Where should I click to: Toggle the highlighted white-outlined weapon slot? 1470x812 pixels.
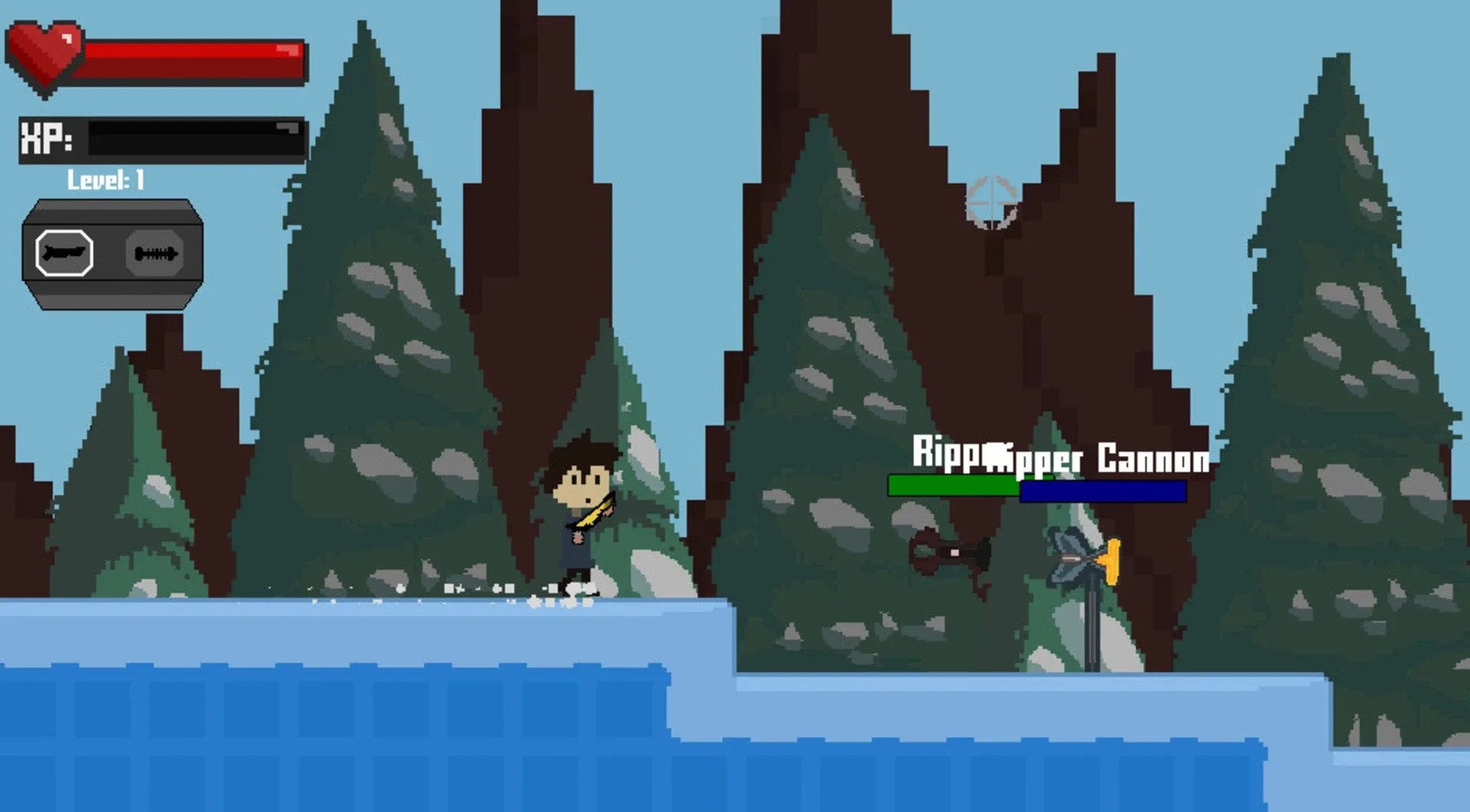click(64, 254)
